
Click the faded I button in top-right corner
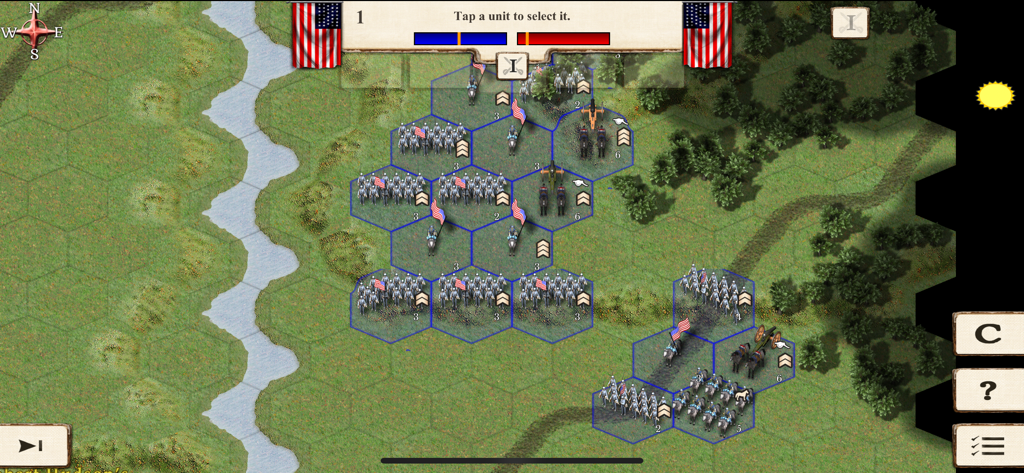point(850,22)
